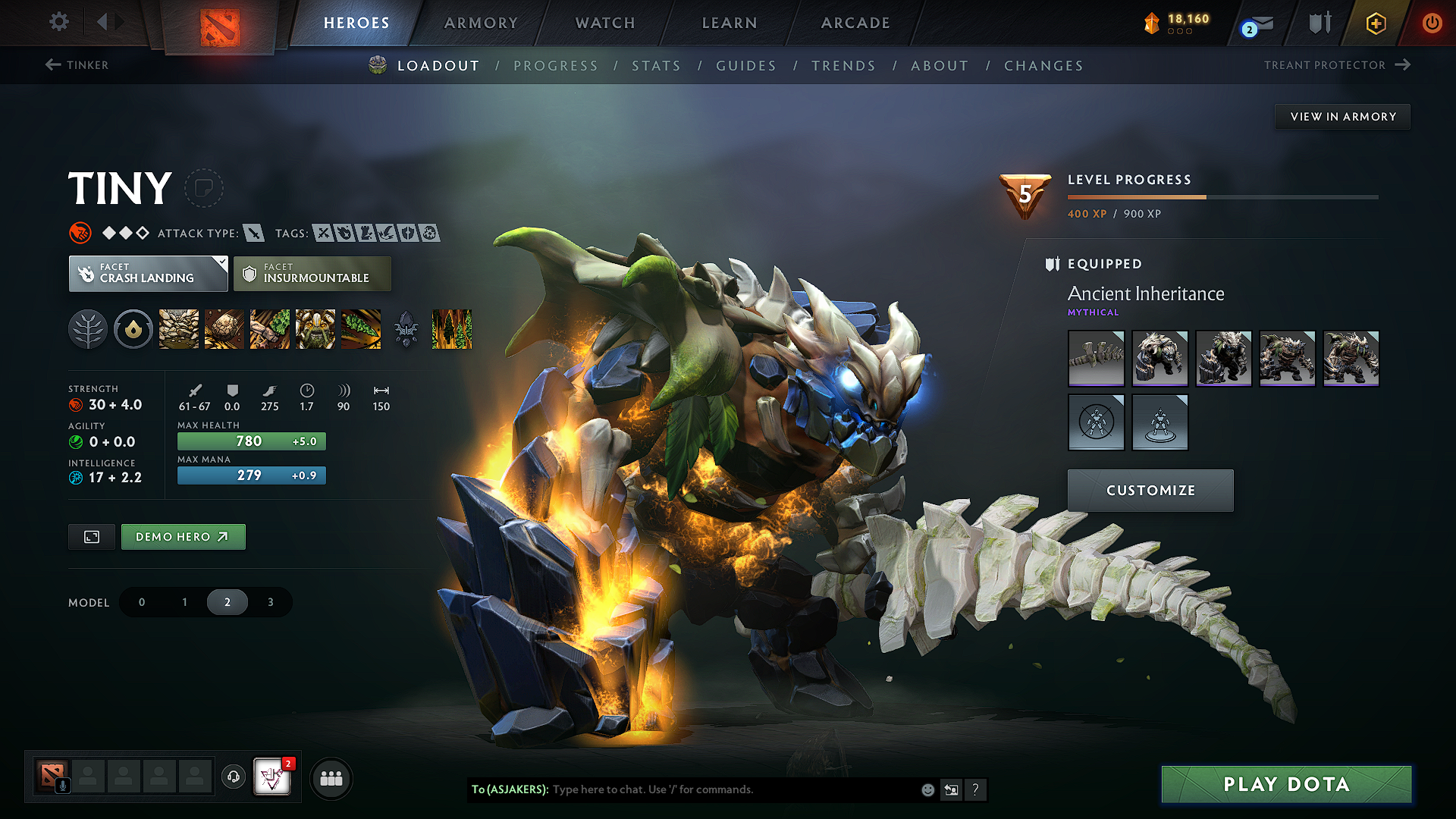Launch the Demo Hero mode
1456x819 pixels.
(x=183, y=537)
